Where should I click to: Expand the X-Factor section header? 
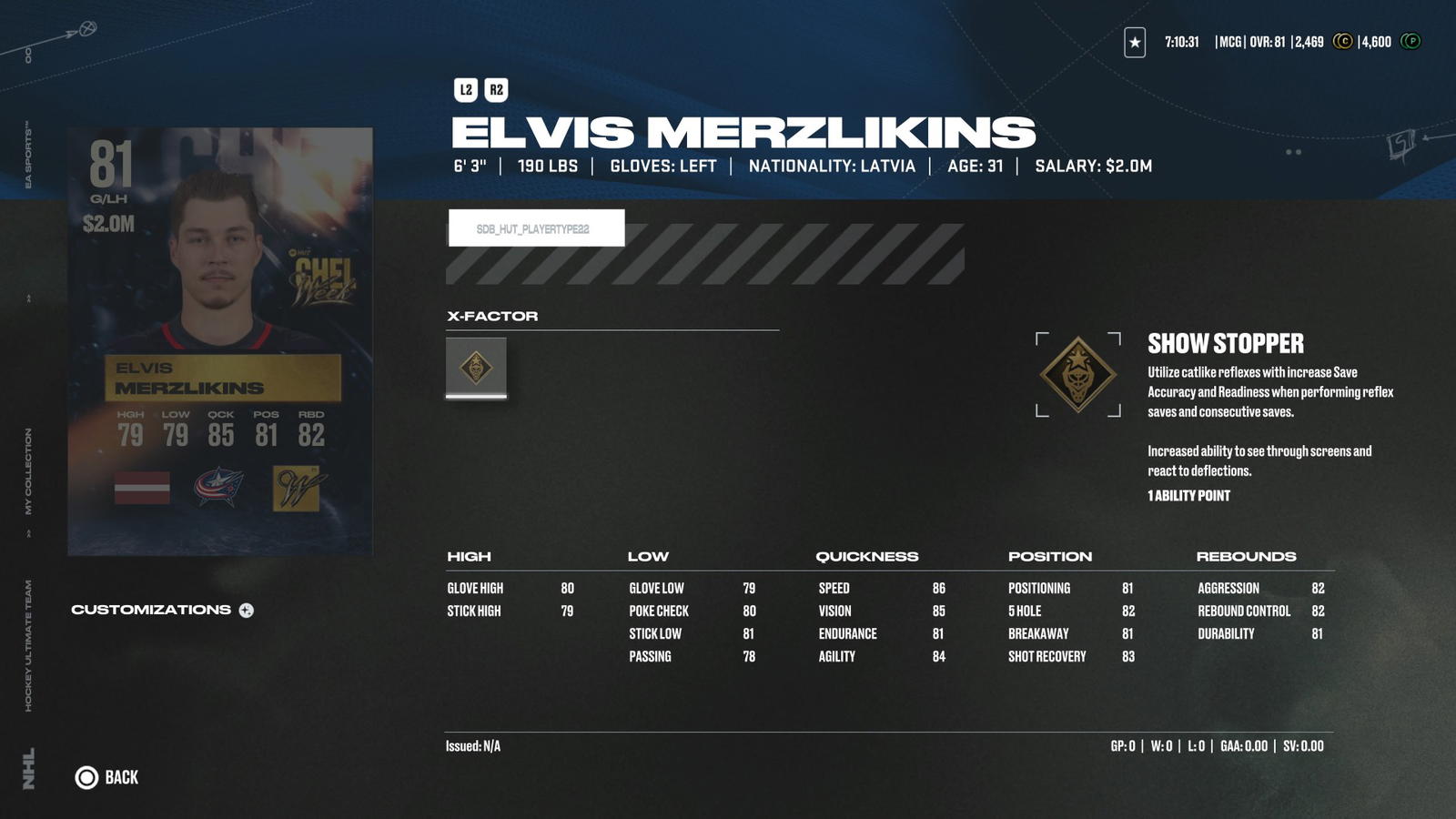[491, 316]
